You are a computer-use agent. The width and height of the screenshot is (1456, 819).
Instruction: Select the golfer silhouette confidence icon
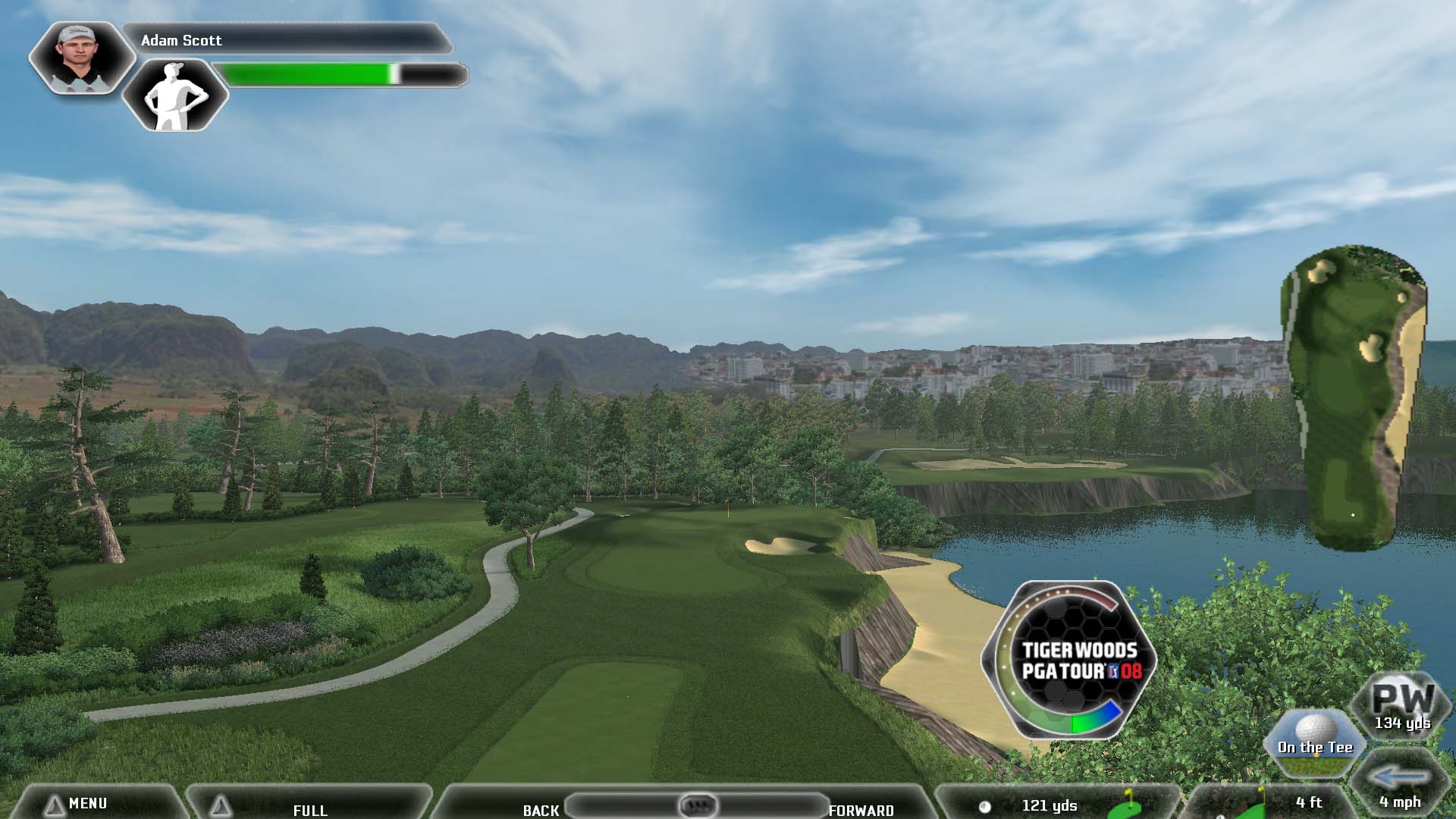click(x=175, y=96)
